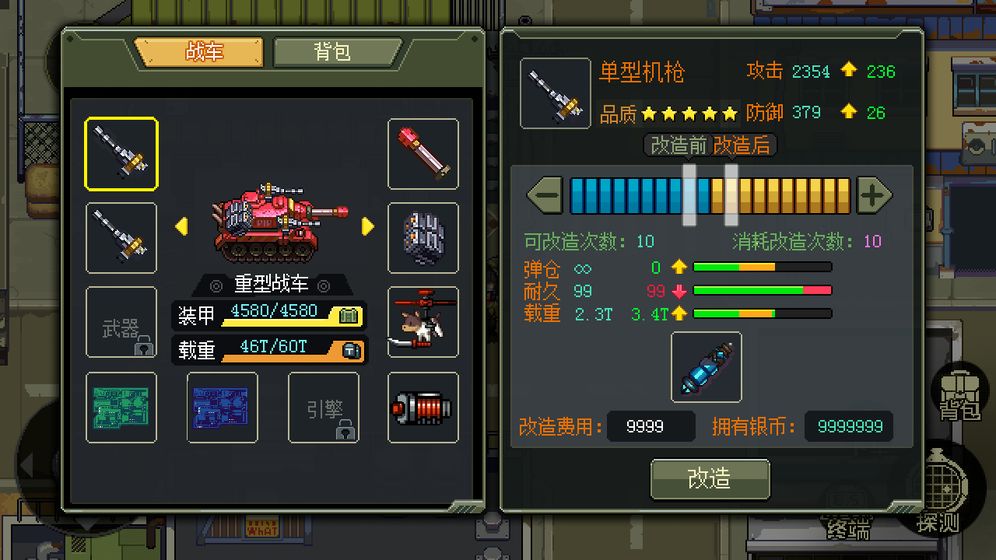Select the 战车 tab
The image size is (996, 560).
pos(201,52)
